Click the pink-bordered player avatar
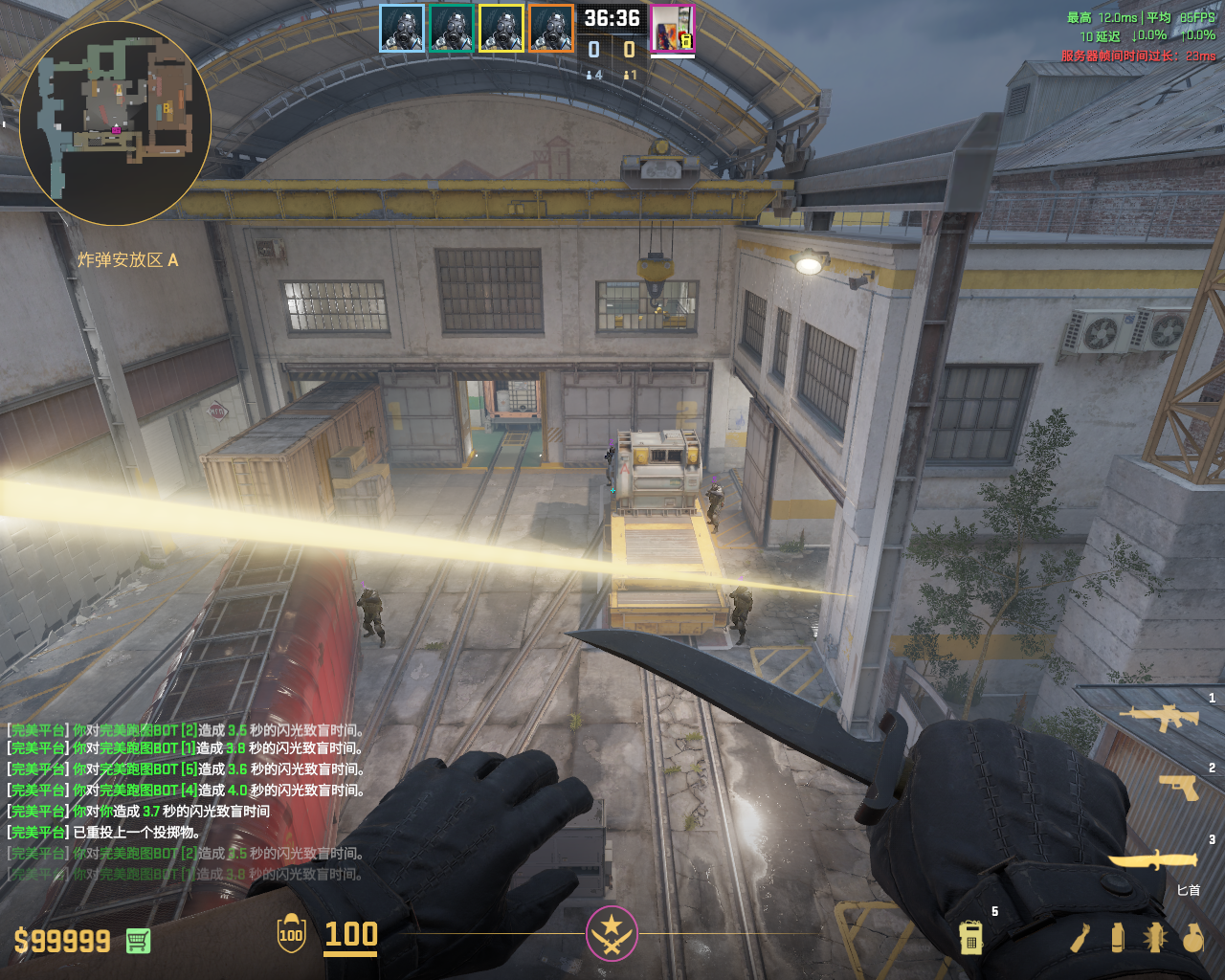This screenshot has width=1225, height=980. click(x=672, y=28)
